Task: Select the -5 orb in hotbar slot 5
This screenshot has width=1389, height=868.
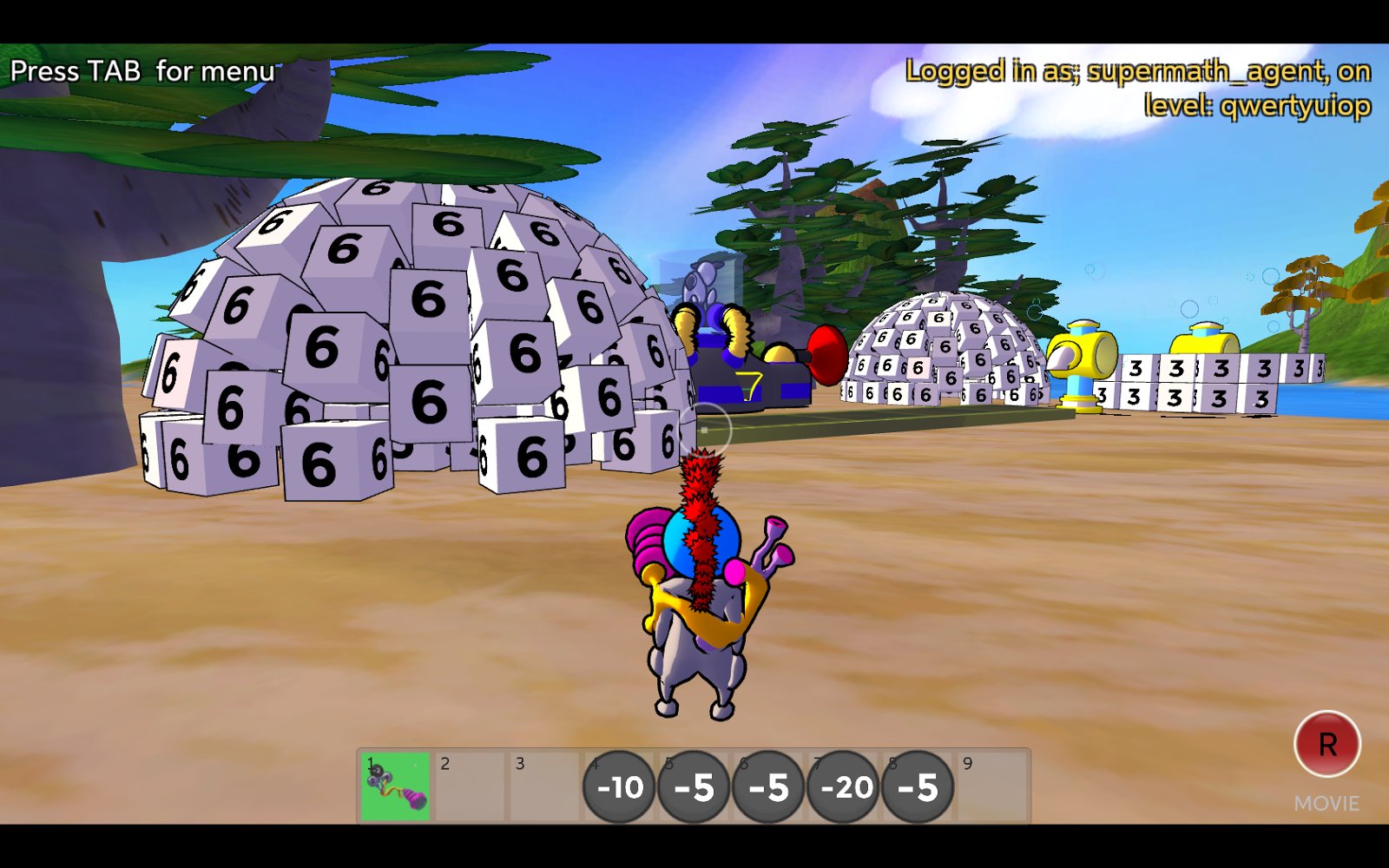Action: point(694,787)
